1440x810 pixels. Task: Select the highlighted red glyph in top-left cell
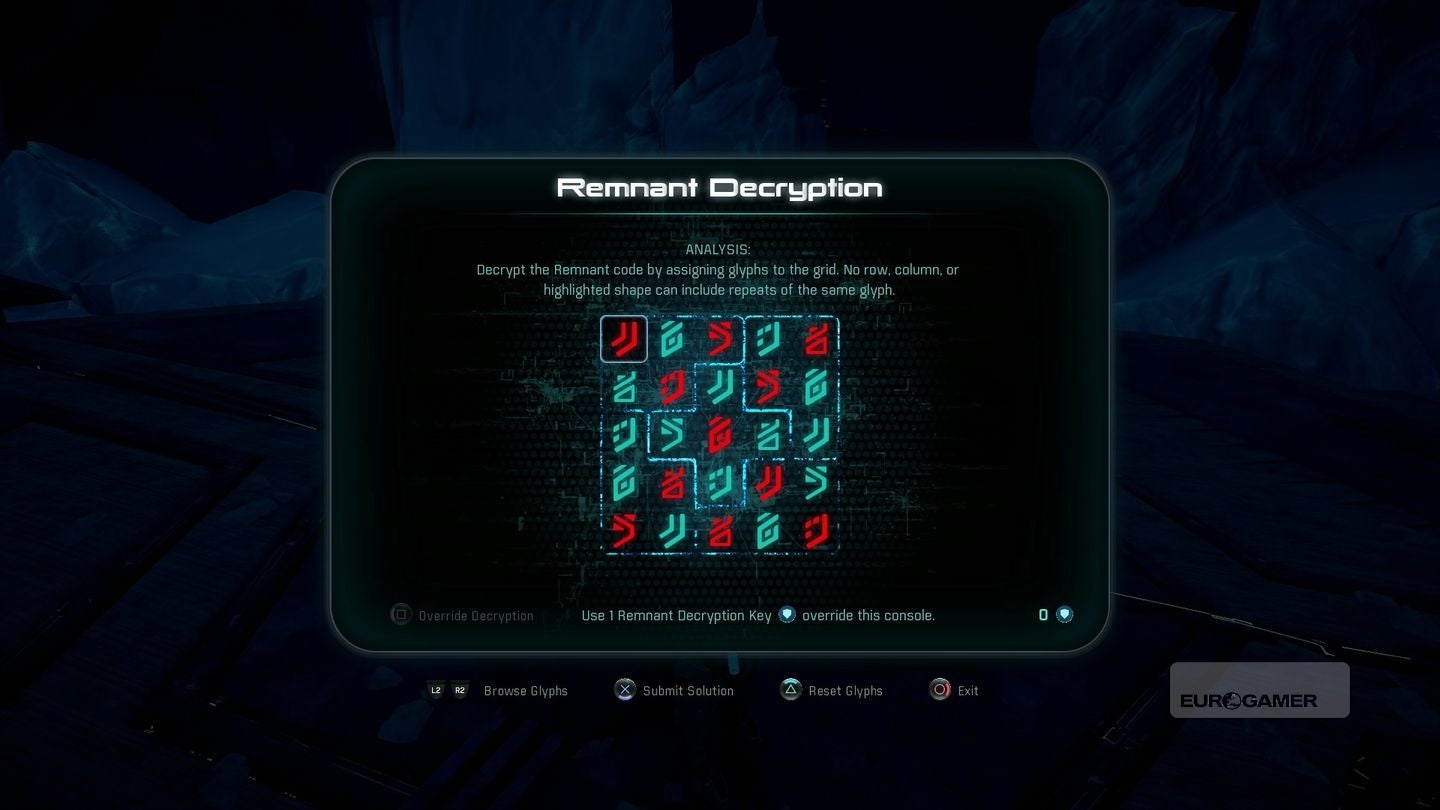point(623,338)
